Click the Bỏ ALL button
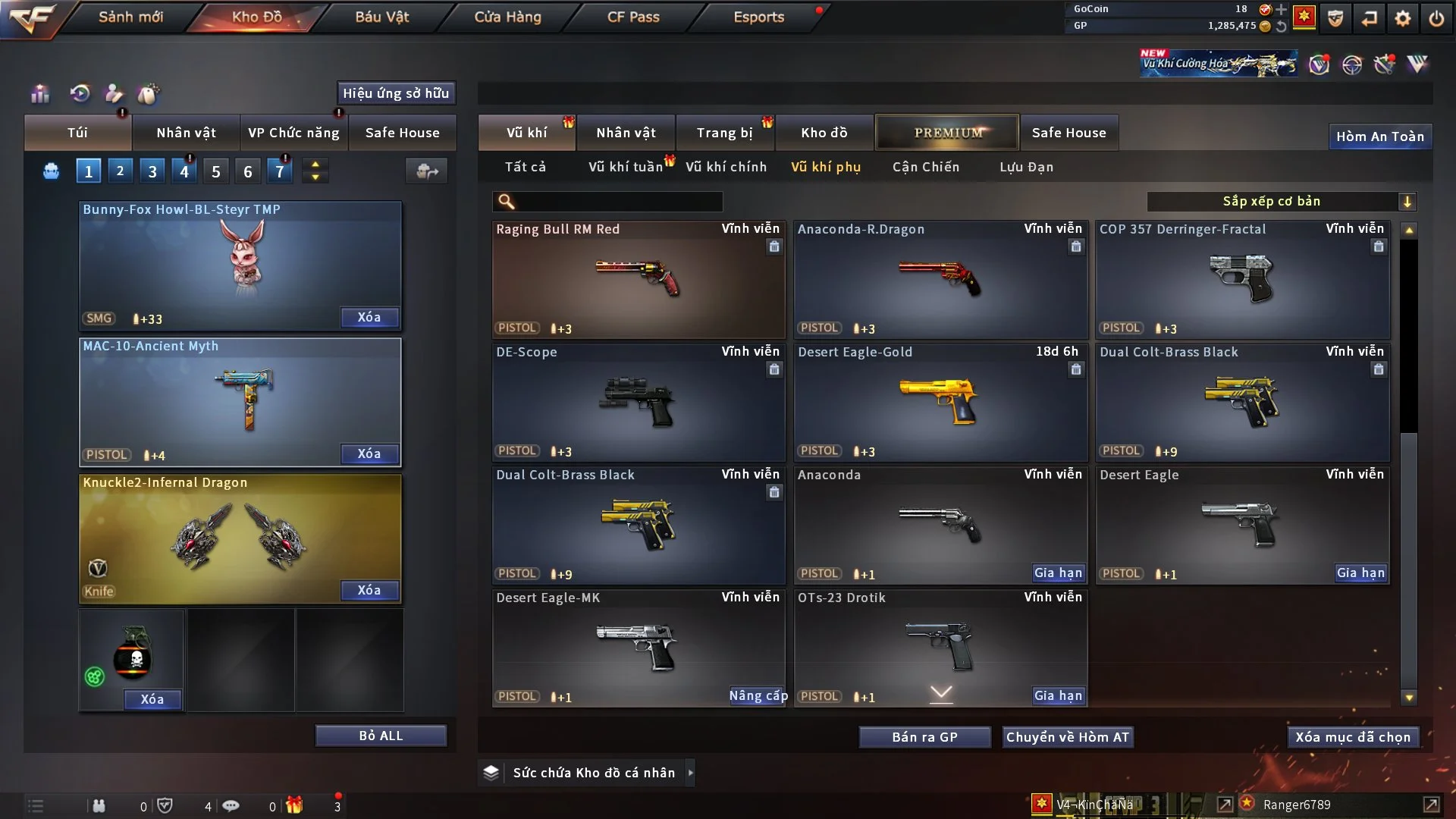The image size is (1456, 819). [381, 736]
